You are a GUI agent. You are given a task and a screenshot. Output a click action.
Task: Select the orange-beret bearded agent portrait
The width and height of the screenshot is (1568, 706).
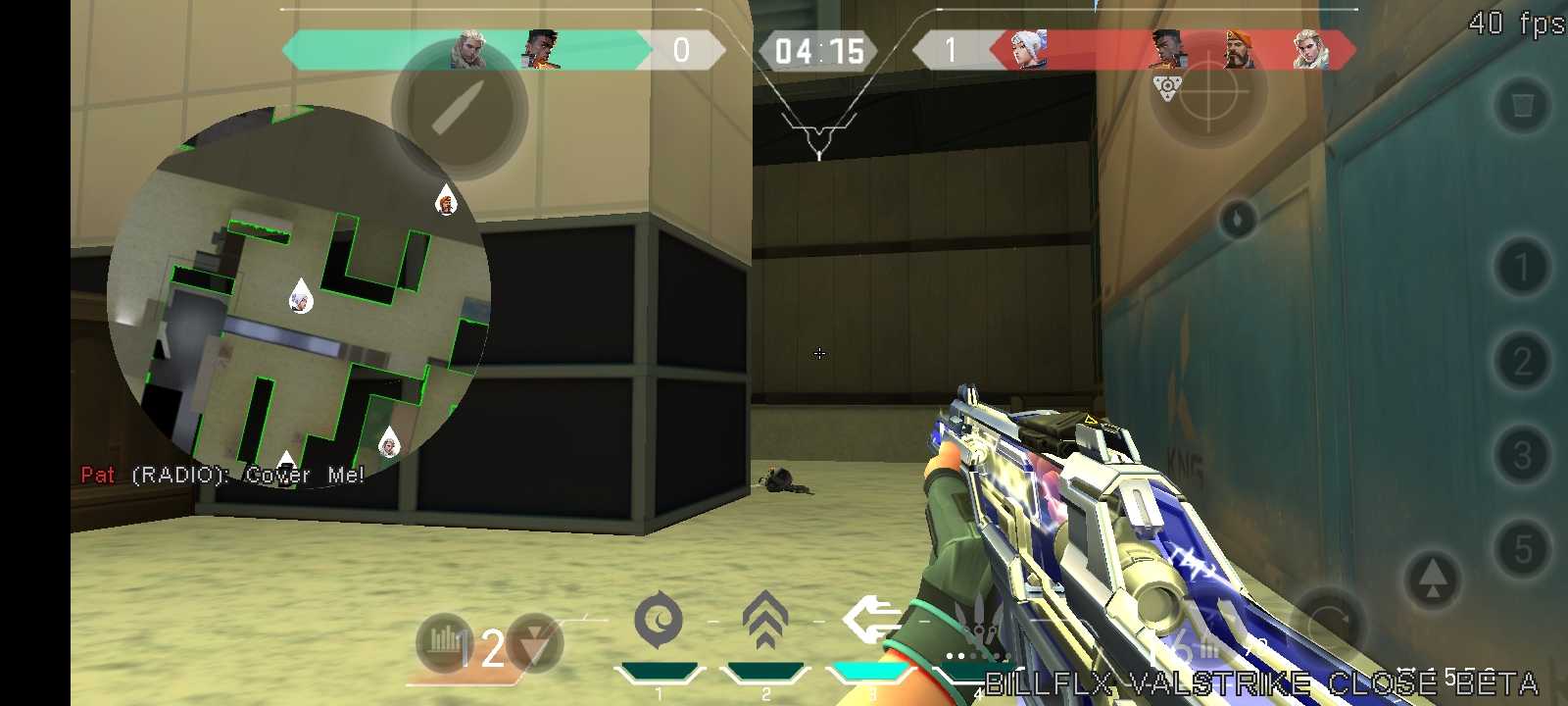tap(1239, 49)
